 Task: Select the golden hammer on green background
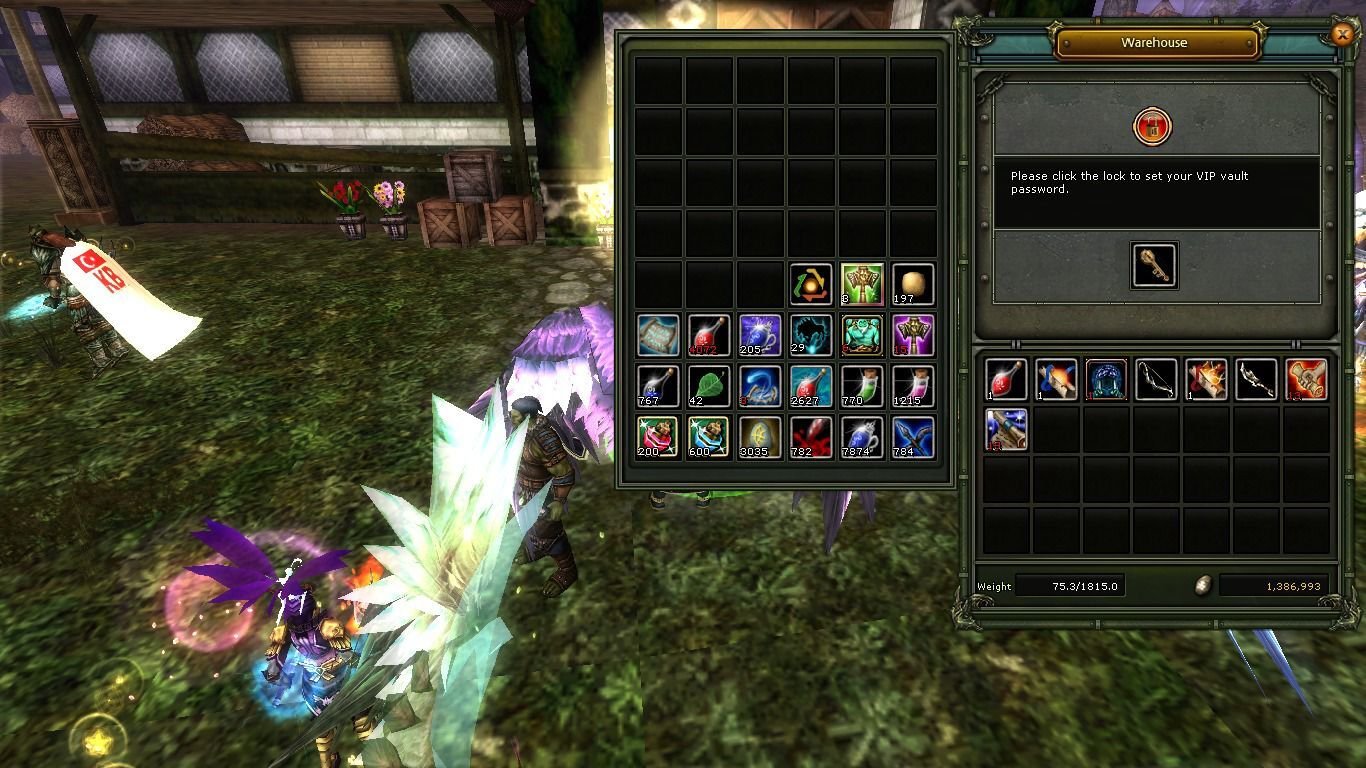[x=863, y=283]
